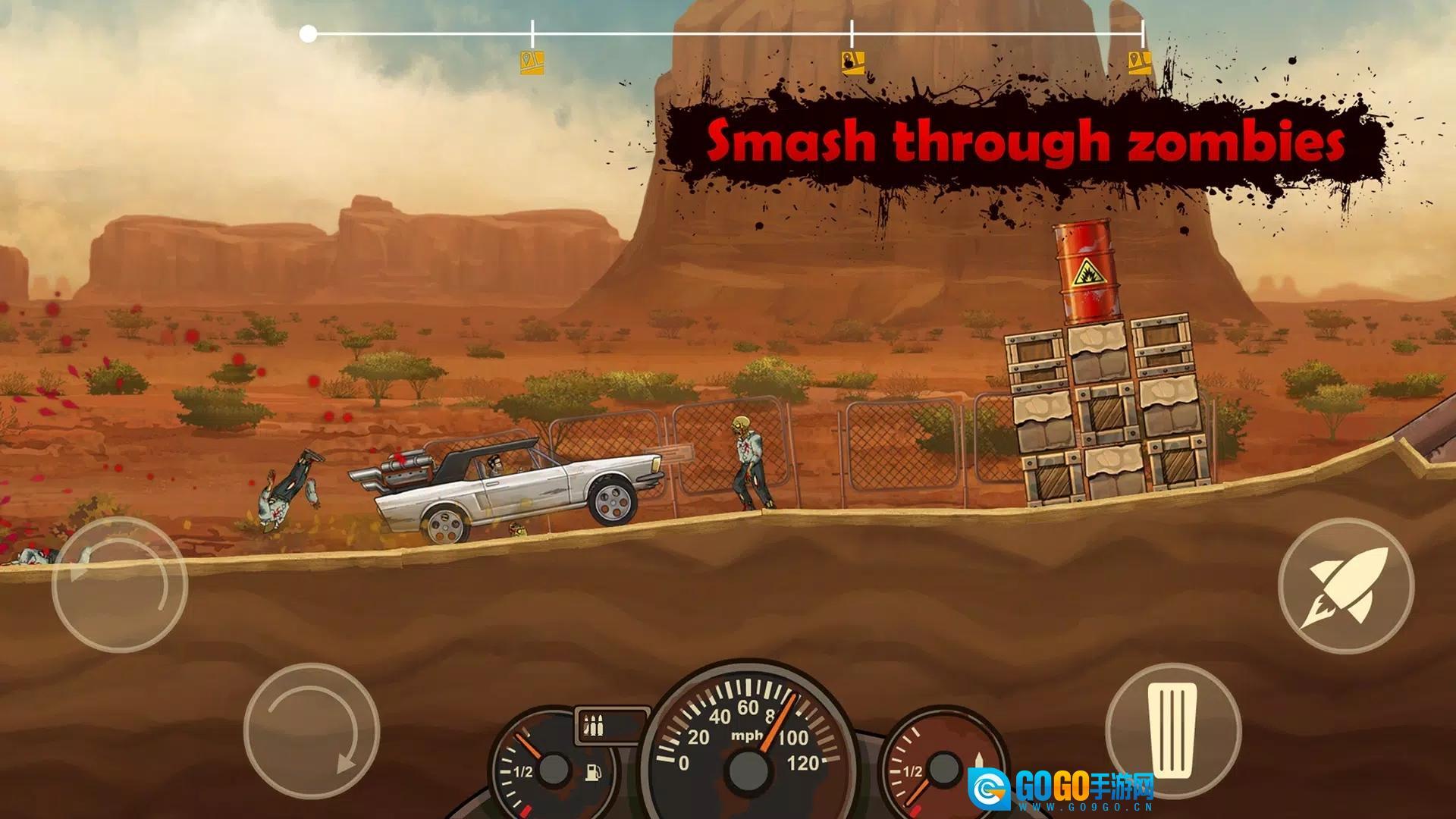This screenshot has width=1456, height=819.
Task: Tilt the car counterclockwise with the rotate button
Action: tap(120, 585)
